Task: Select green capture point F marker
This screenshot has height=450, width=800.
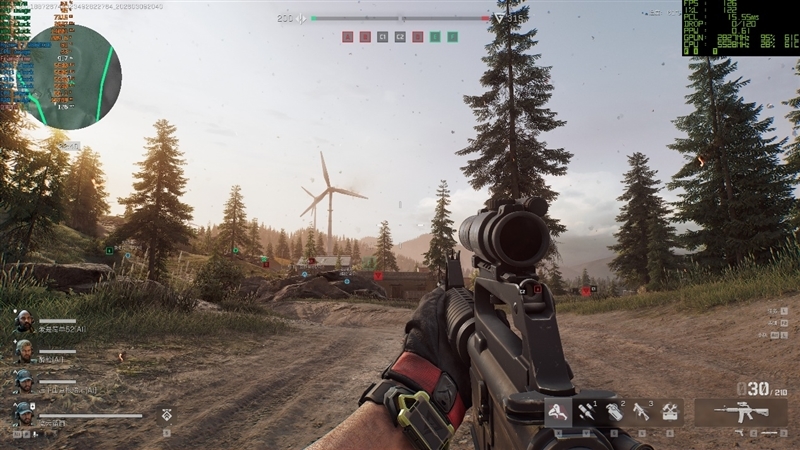Action: [x=452, y=37]
